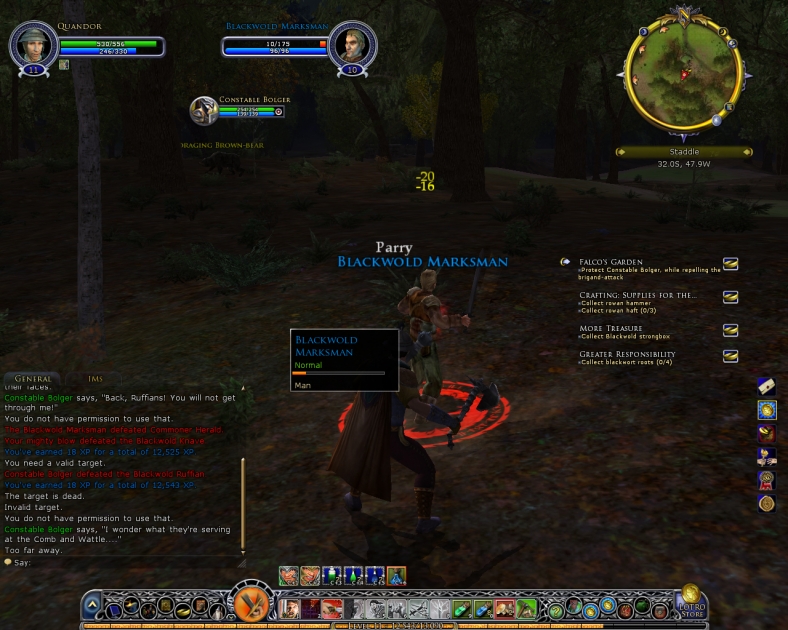Activate the orange crossed-weapons auto-attack button
This screenshot has height=630, width=788.
click(x=249, y=605)
